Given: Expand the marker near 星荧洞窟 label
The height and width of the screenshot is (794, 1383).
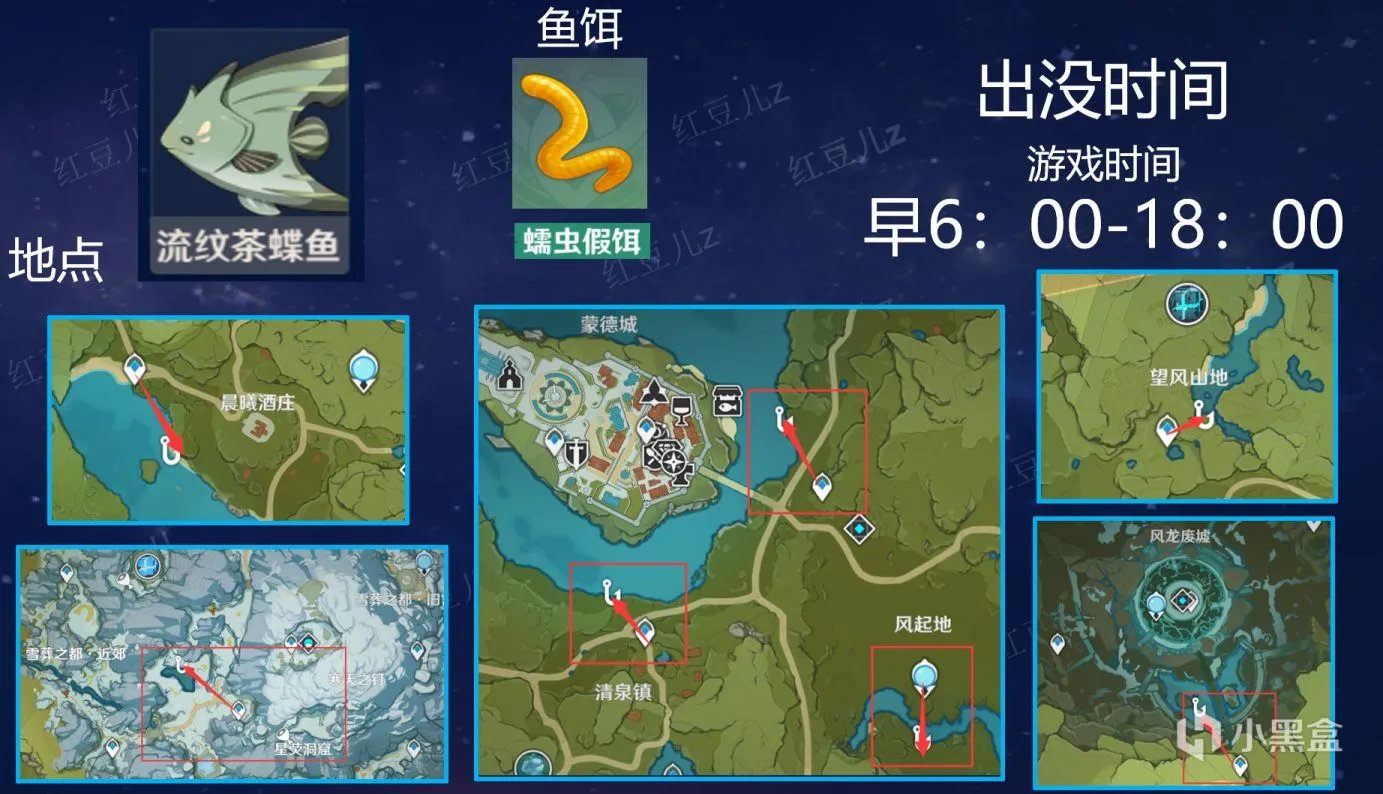Looking at the screenshot, I should [x=282, y=734].
